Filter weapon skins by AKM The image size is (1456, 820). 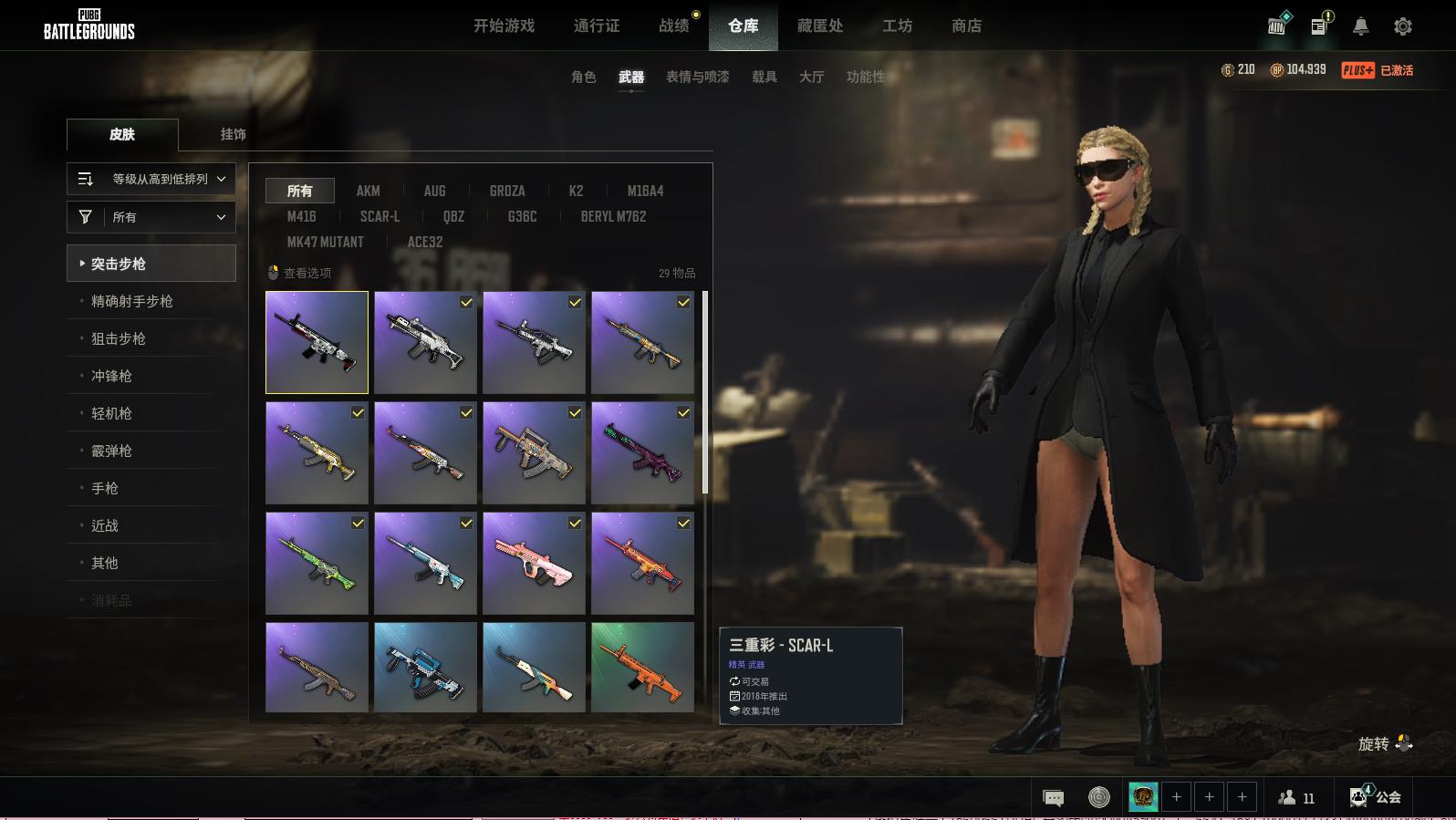tap(368, 191)
